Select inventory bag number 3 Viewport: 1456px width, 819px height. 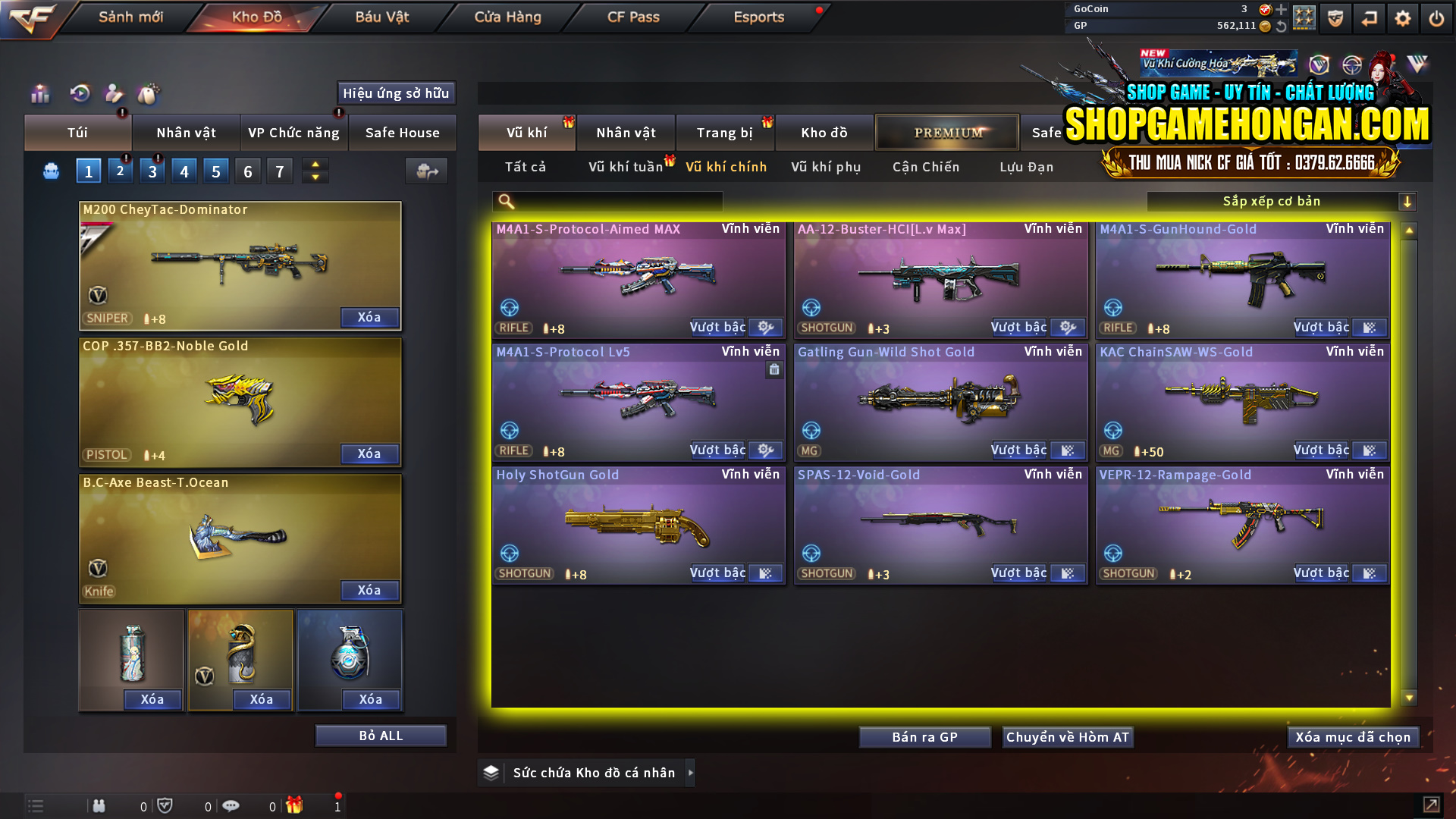point(152,170)
